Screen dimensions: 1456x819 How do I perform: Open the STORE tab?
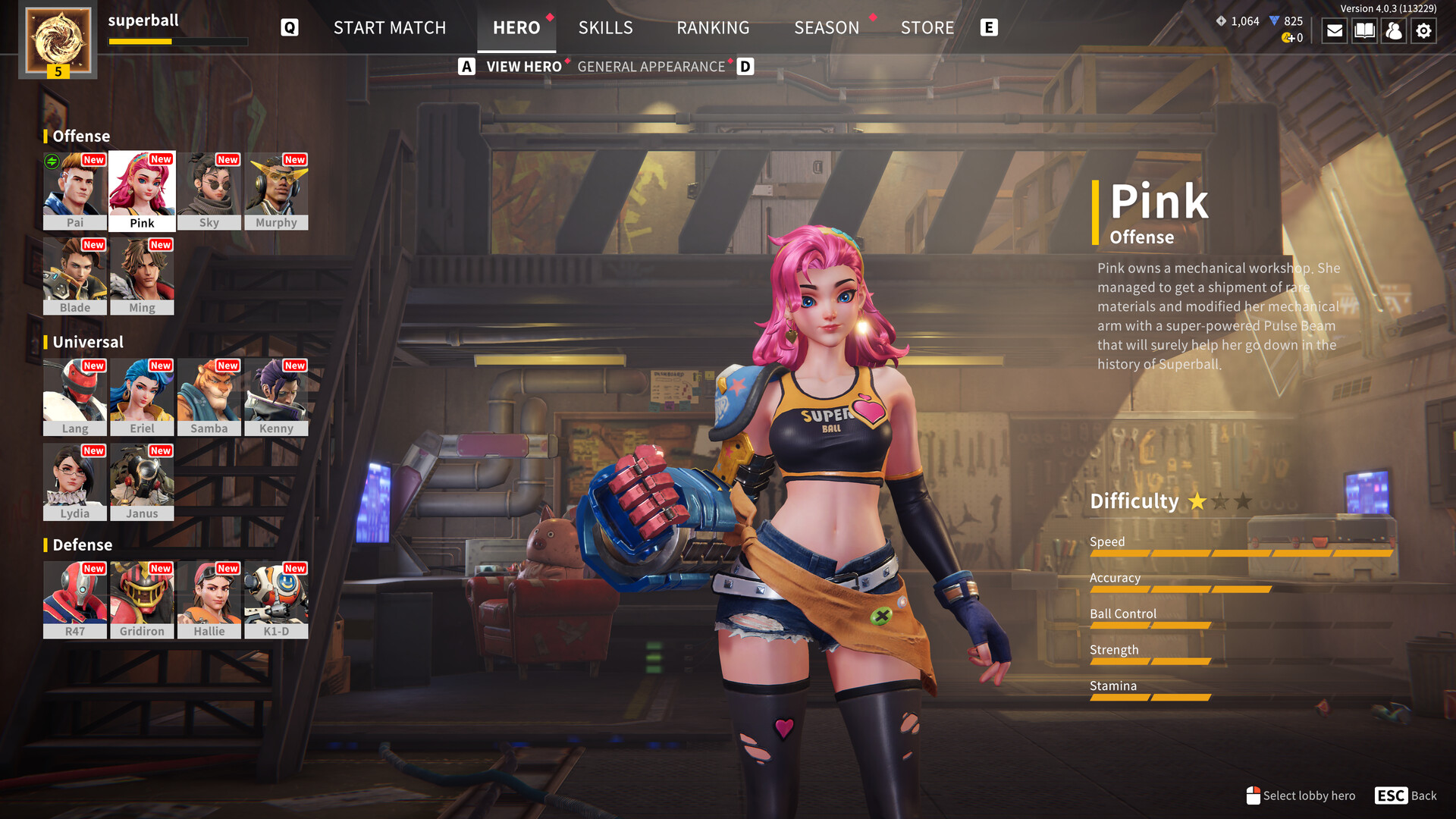click(x=927, y=28)
